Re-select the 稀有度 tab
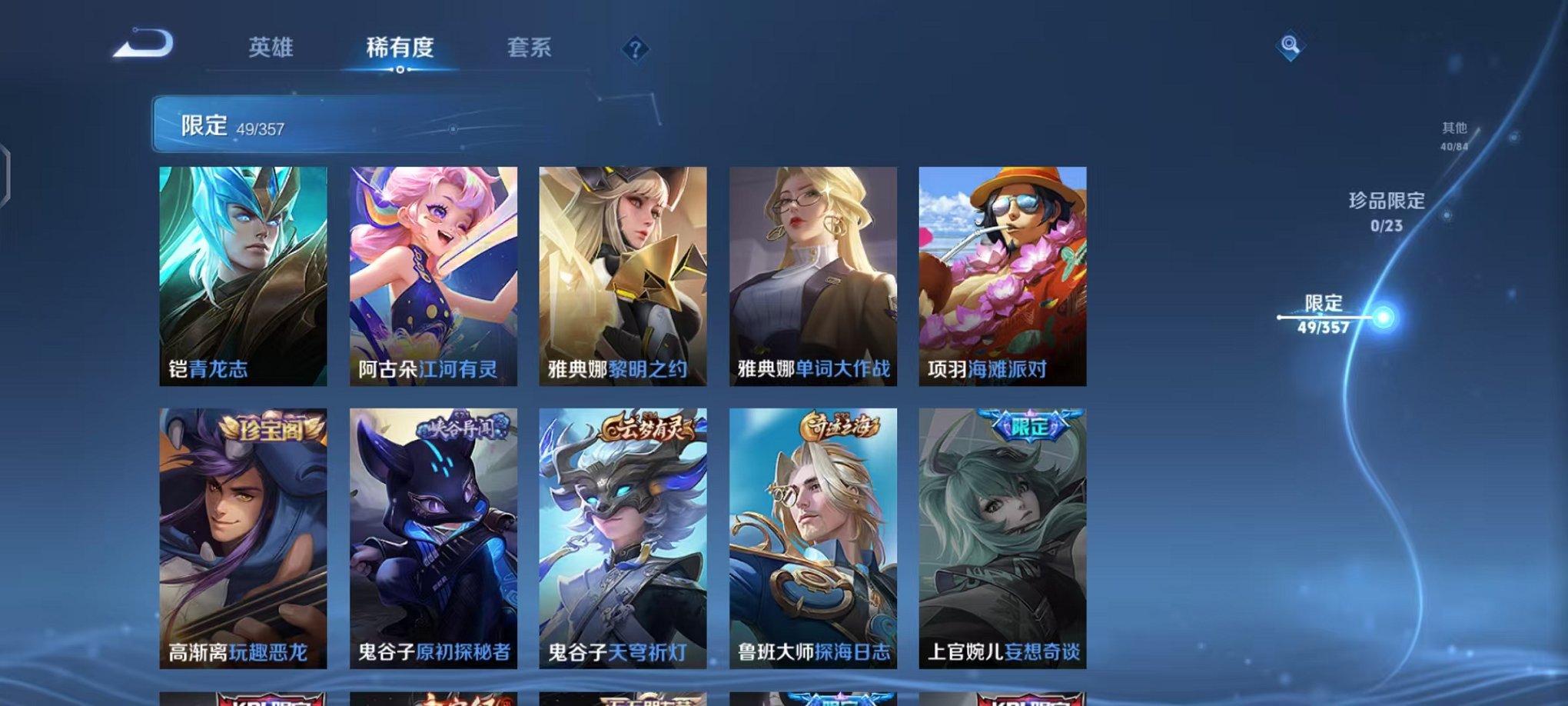 [401, 48]
